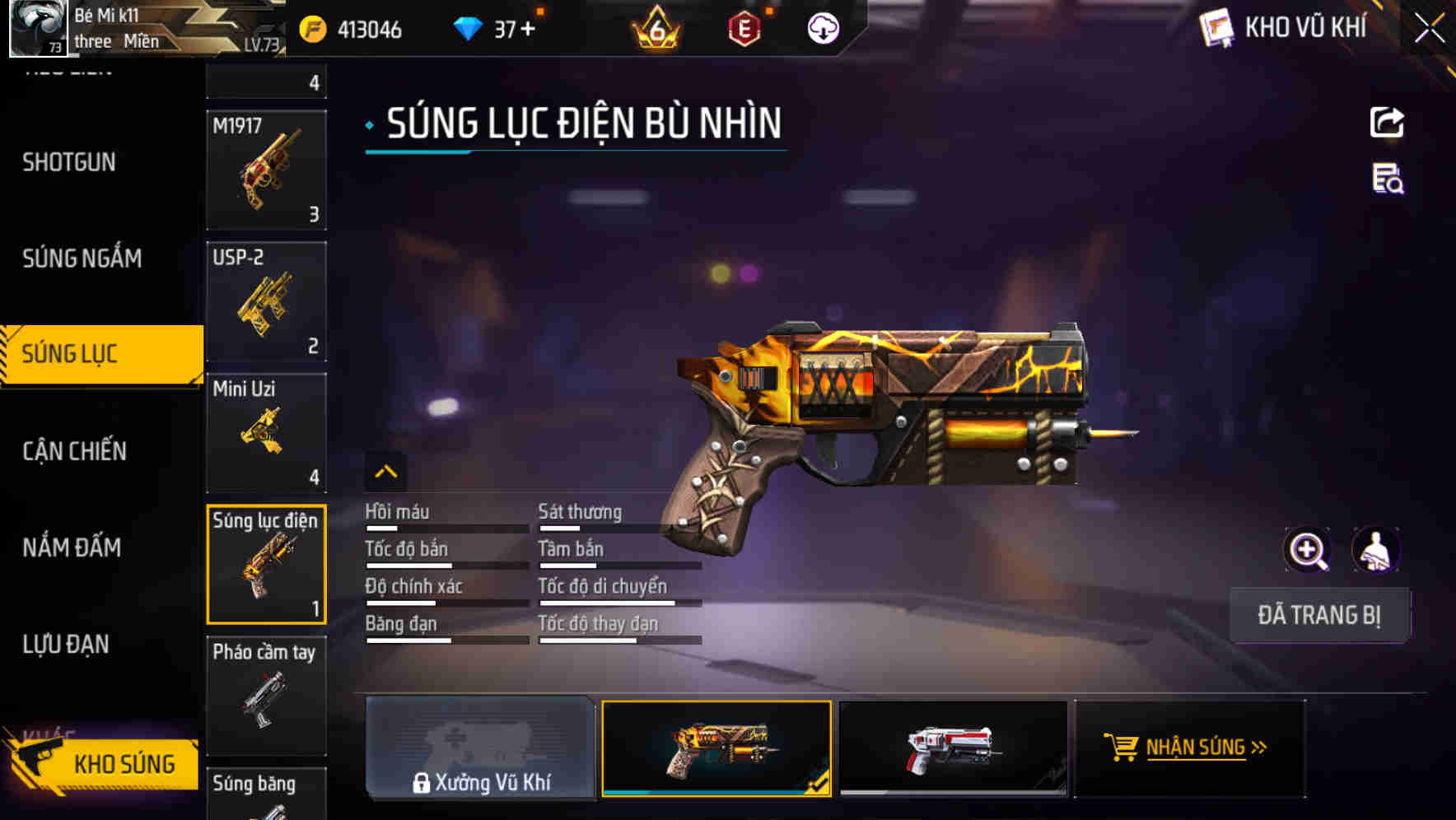
Task: Collapse the weapon stats panel chevron
Action: coord(385,471)
